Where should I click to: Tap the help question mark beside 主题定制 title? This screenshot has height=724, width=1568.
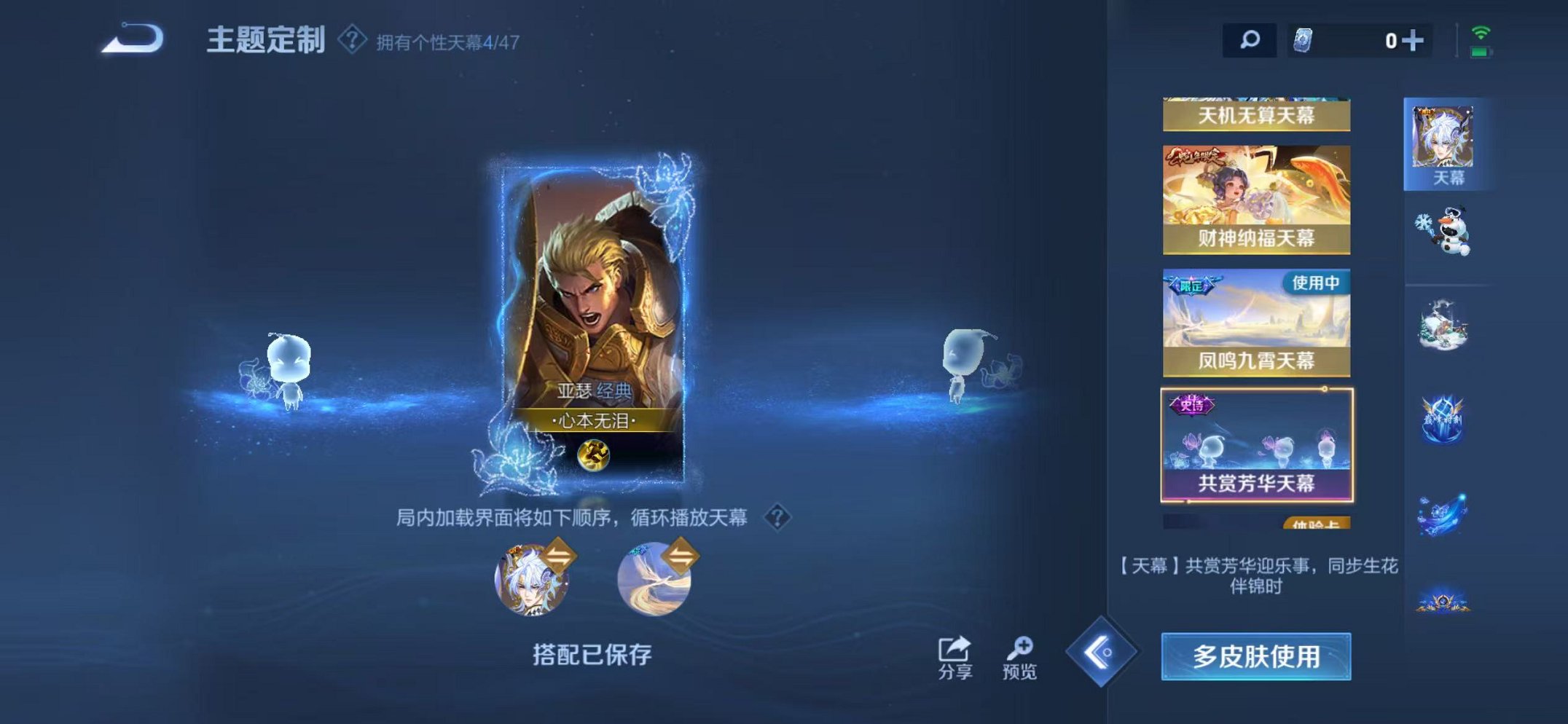[351, 40]
